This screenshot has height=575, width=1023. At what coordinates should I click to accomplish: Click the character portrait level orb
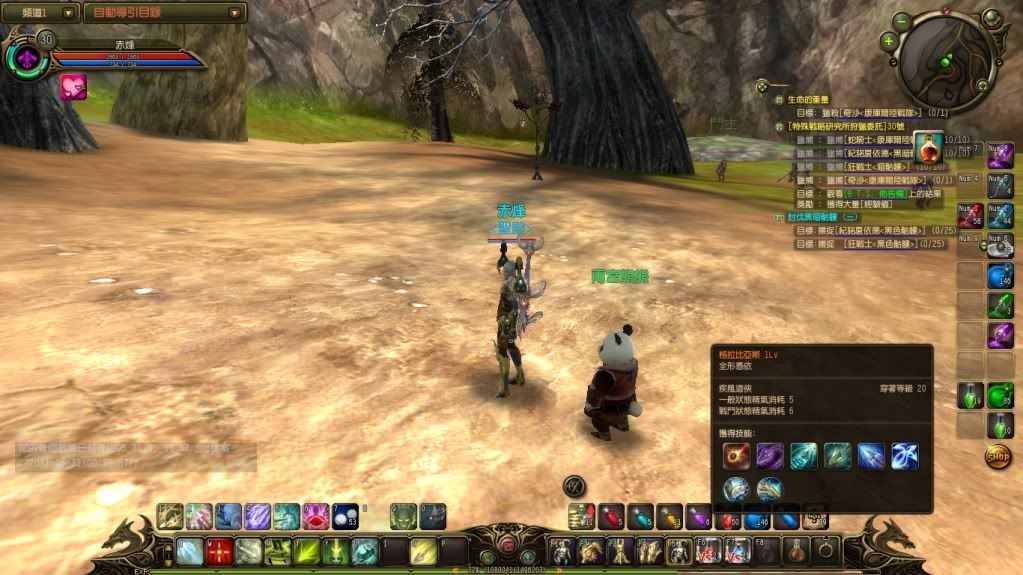[27, 58]
